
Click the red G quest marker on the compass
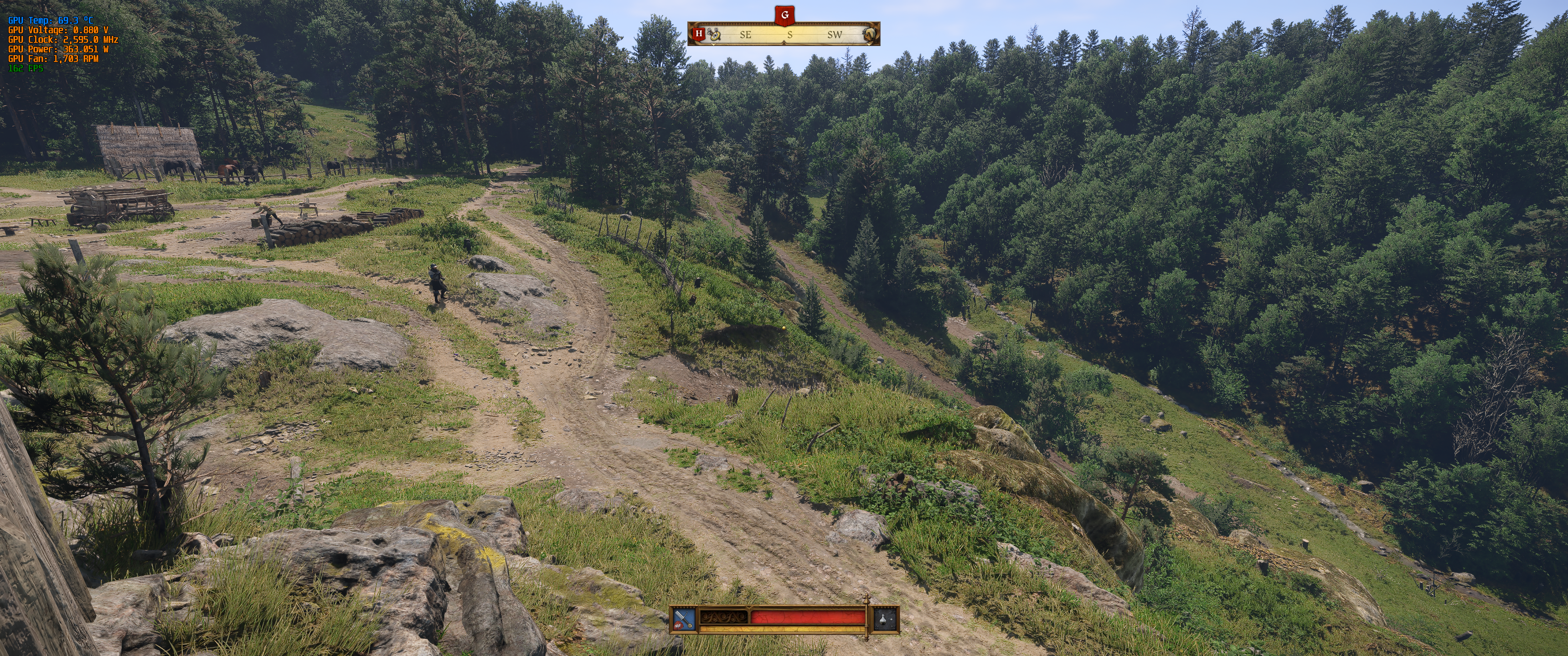784,15
